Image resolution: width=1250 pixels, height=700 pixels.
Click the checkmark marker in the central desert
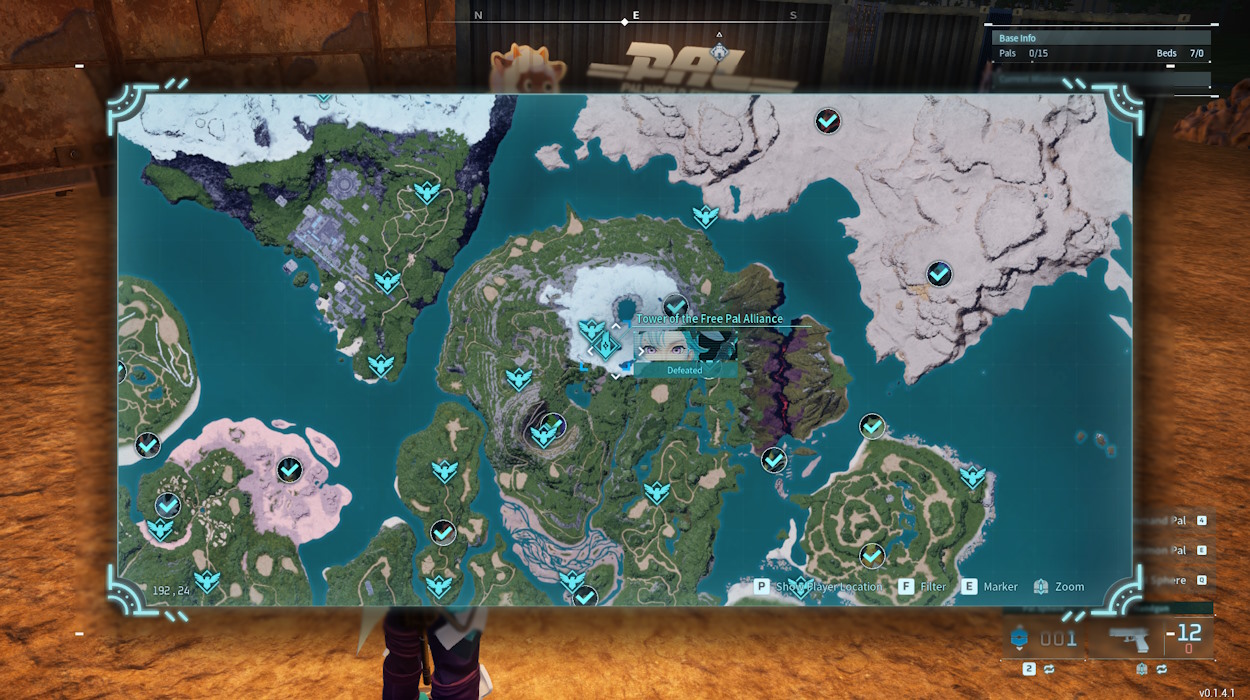click(x=939, y=273)
